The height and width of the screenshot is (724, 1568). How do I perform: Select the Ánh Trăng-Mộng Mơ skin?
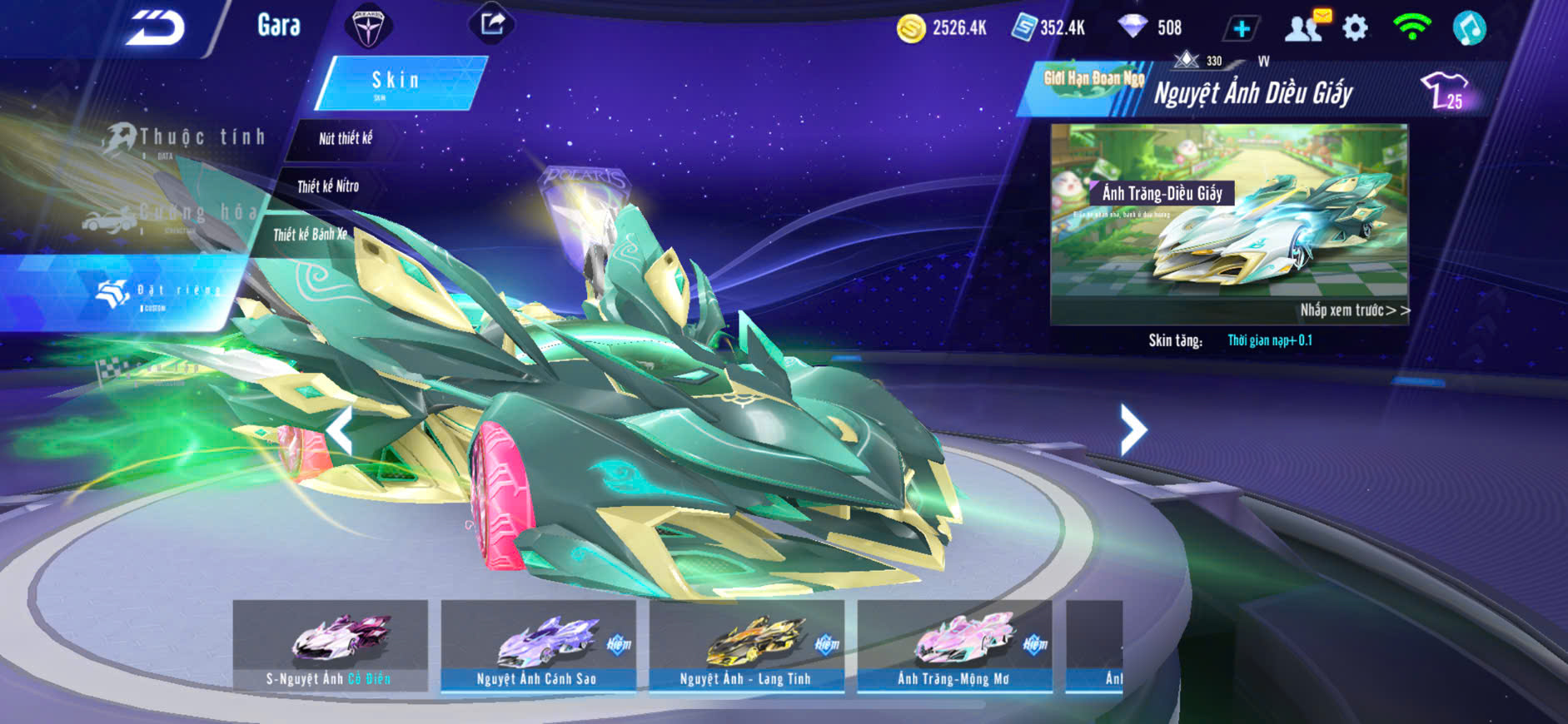tap(954, 645)
